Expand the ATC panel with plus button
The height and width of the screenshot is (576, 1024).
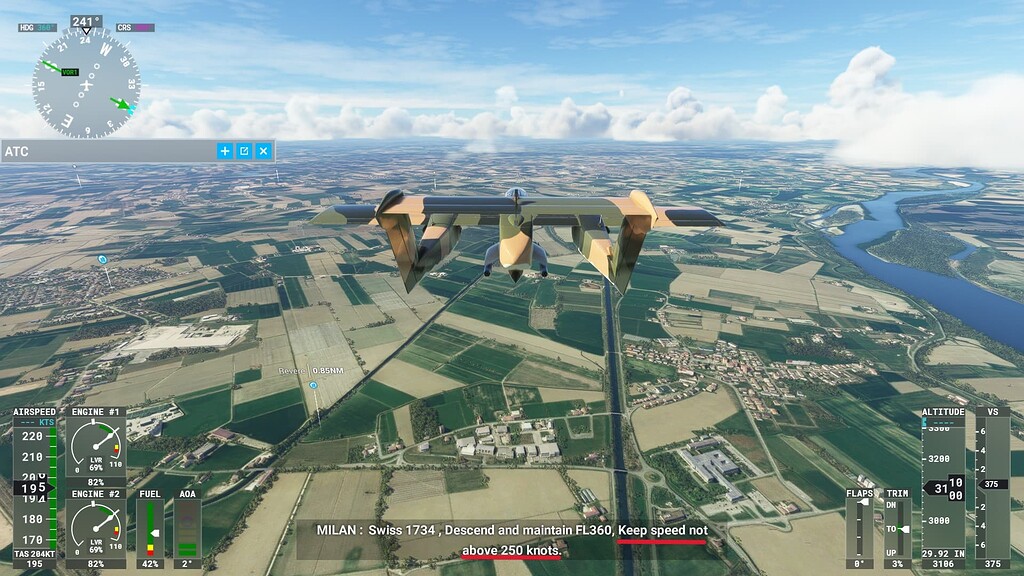(x=225, y=151)
